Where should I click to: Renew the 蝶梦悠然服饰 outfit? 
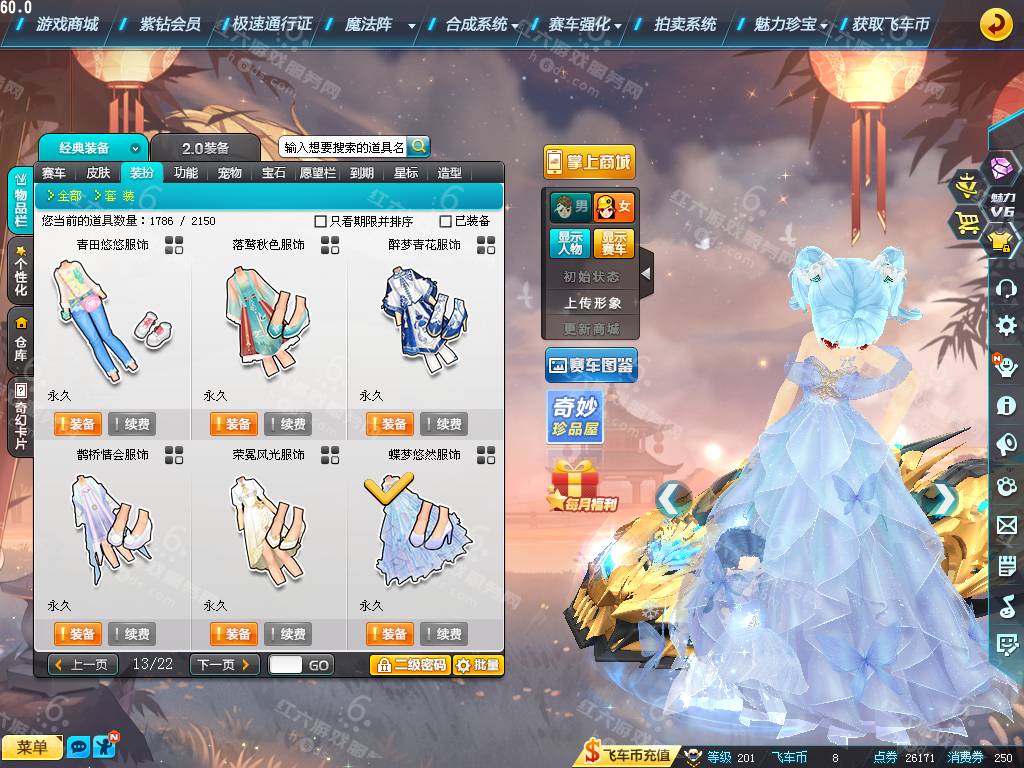(x=443, y=634)
